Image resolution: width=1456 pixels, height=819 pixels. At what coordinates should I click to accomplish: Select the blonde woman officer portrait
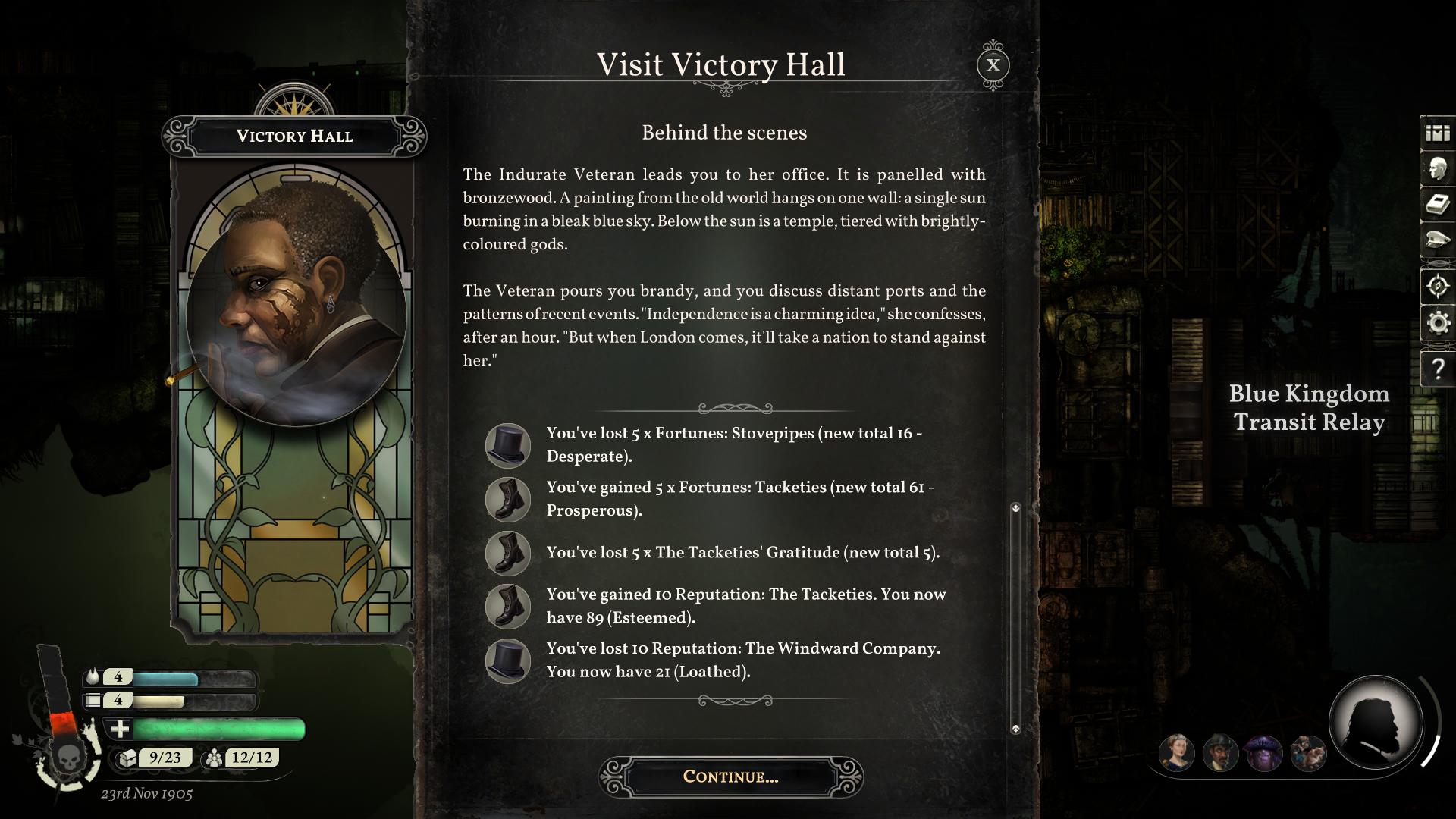click(1176, 753)
